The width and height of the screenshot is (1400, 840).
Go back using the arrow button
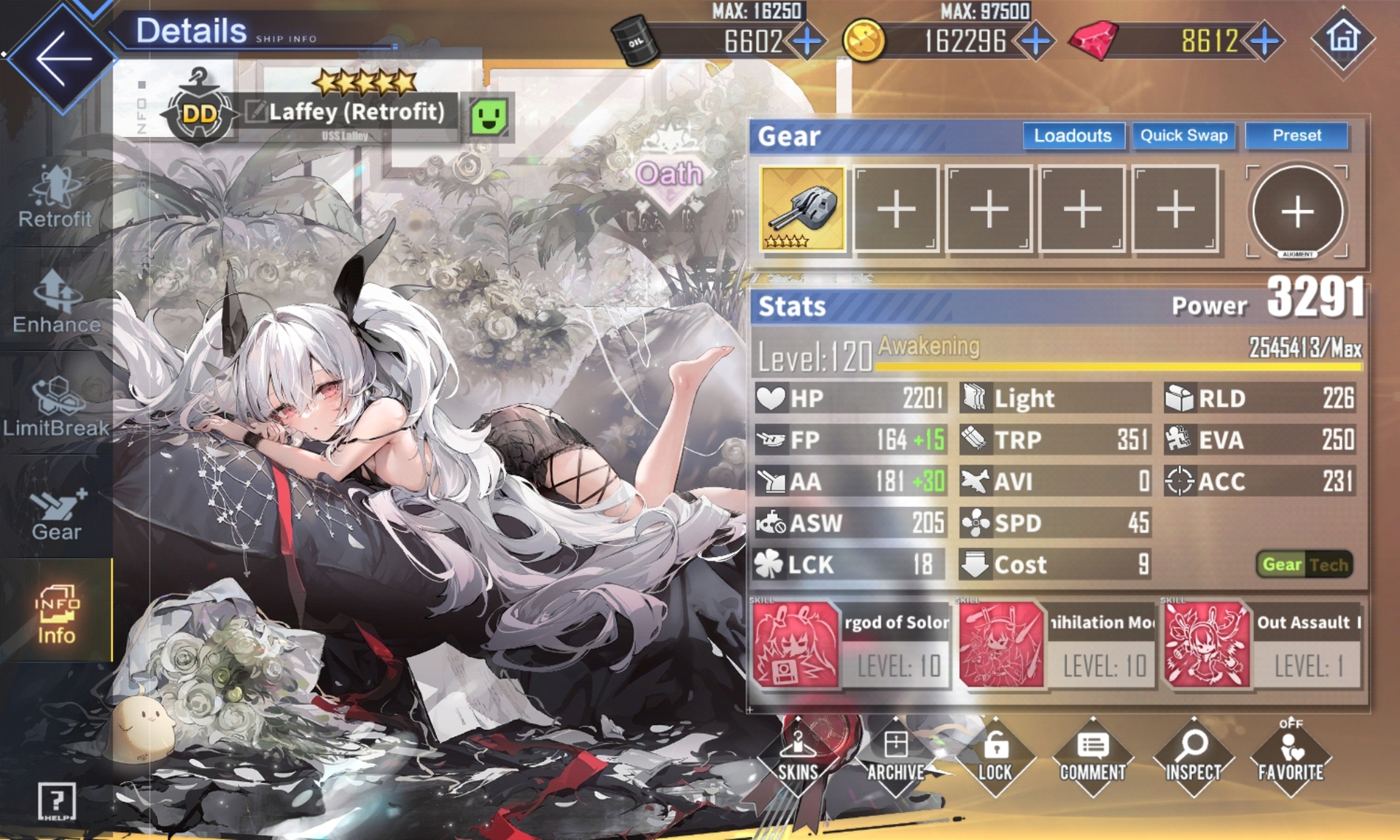tap(63, 58)
